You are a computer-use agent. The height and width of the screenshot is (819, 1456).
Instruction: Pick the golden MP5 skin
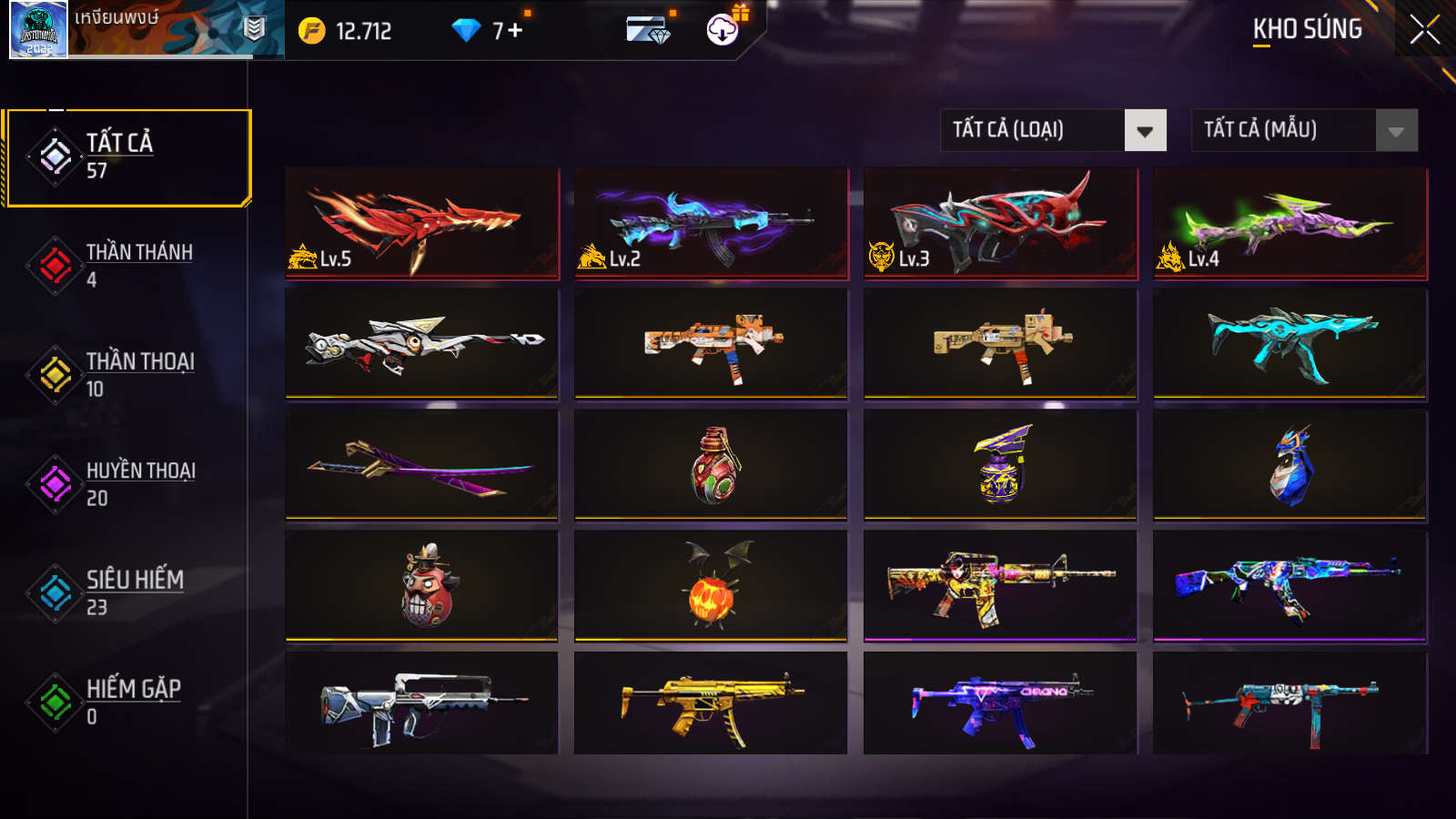711,703
